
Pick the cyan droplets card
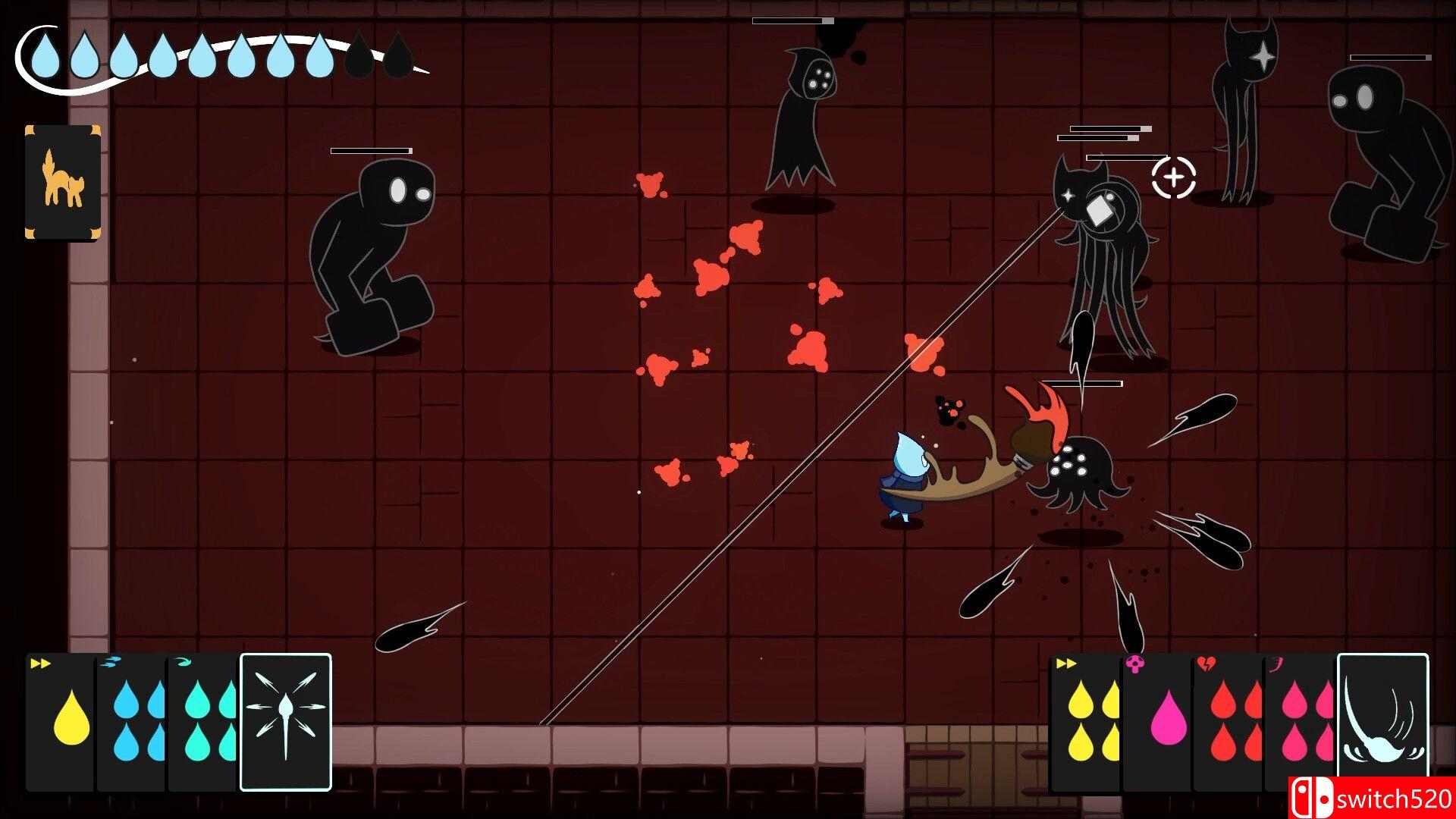(203, 720)
